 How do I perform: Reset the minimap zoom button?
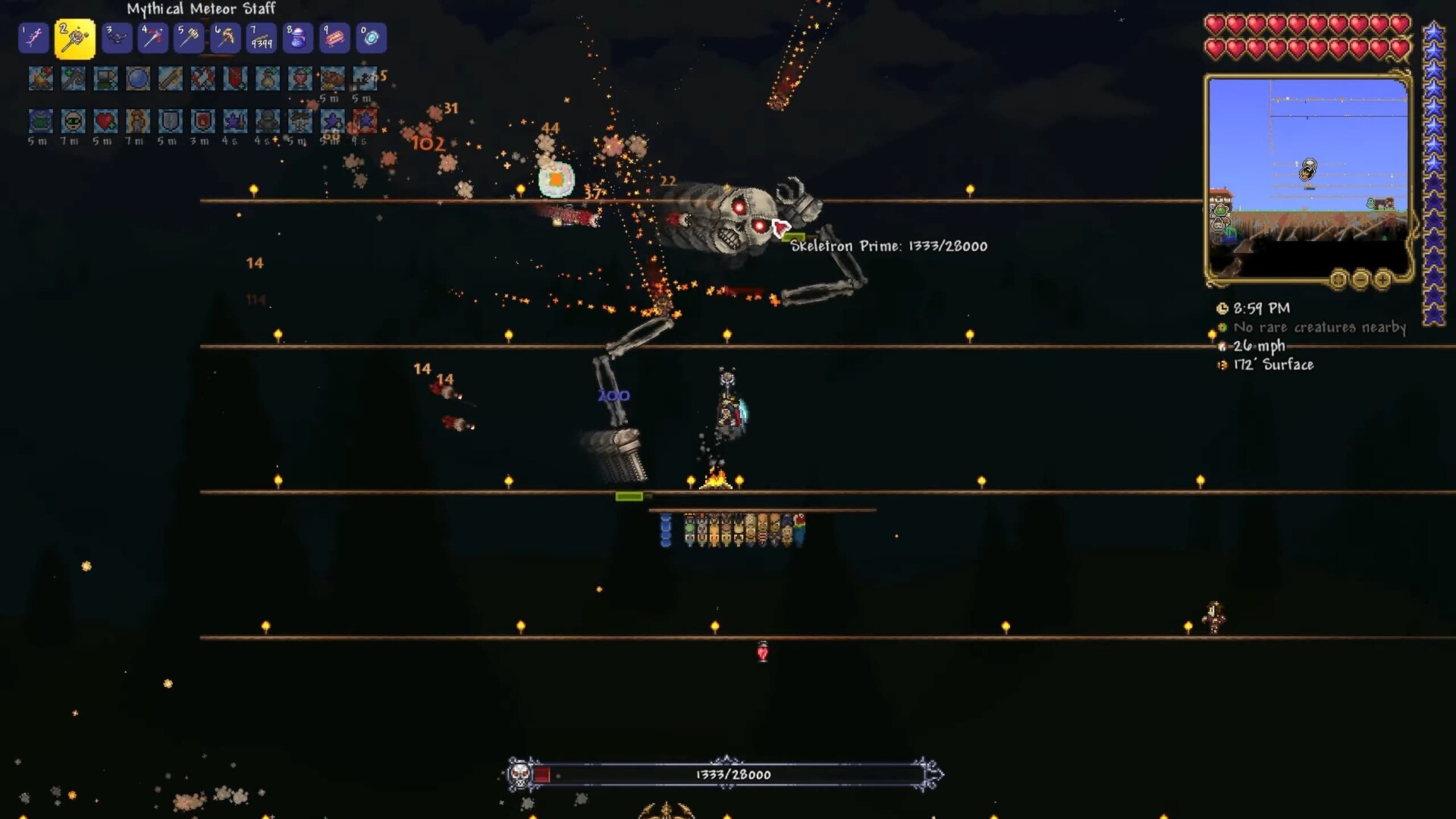[1339, 280]
